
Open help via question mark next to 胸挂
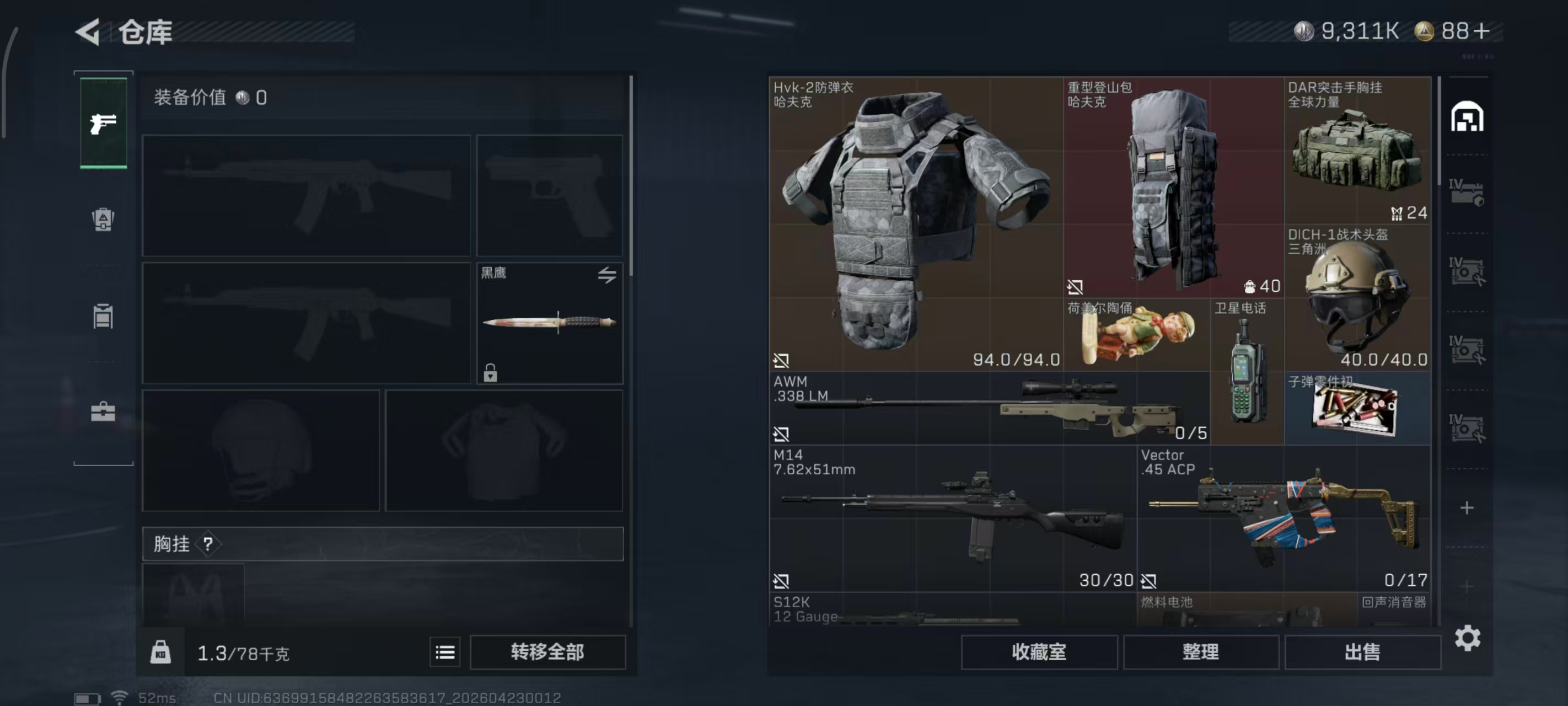[210, 543]
